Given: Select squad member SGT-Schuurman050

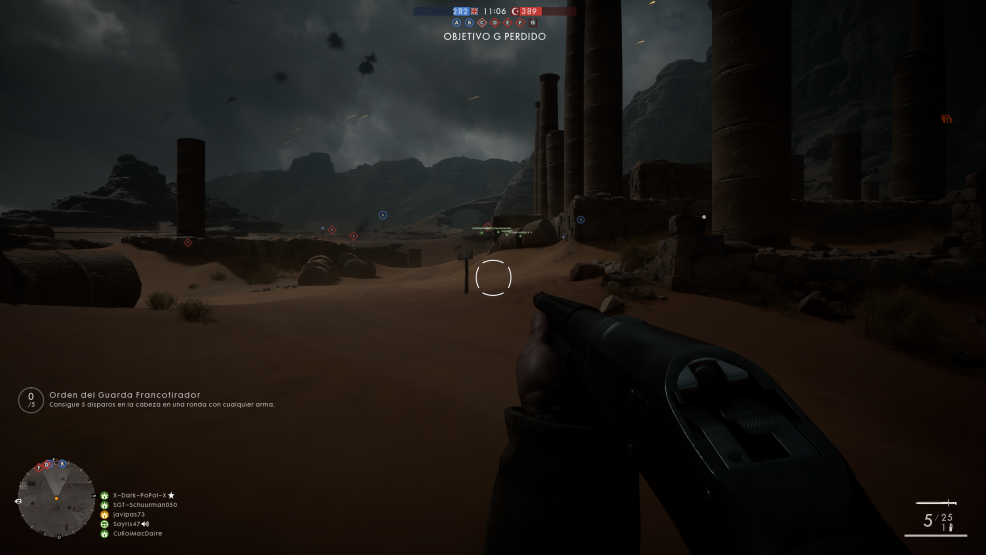Looking at the screenshot, I should 145,505.
